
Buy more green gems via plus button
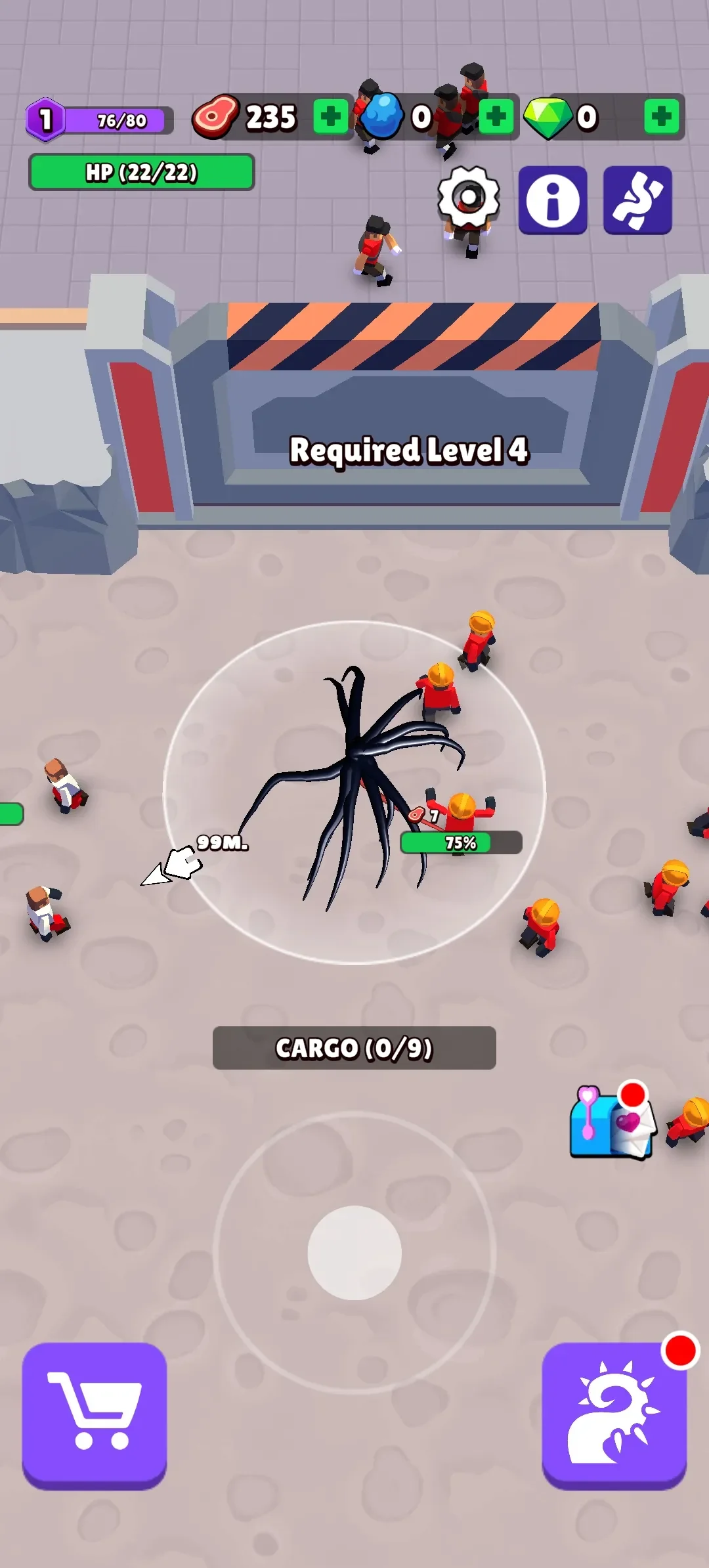pyautogui.click(x=661, y=117)
